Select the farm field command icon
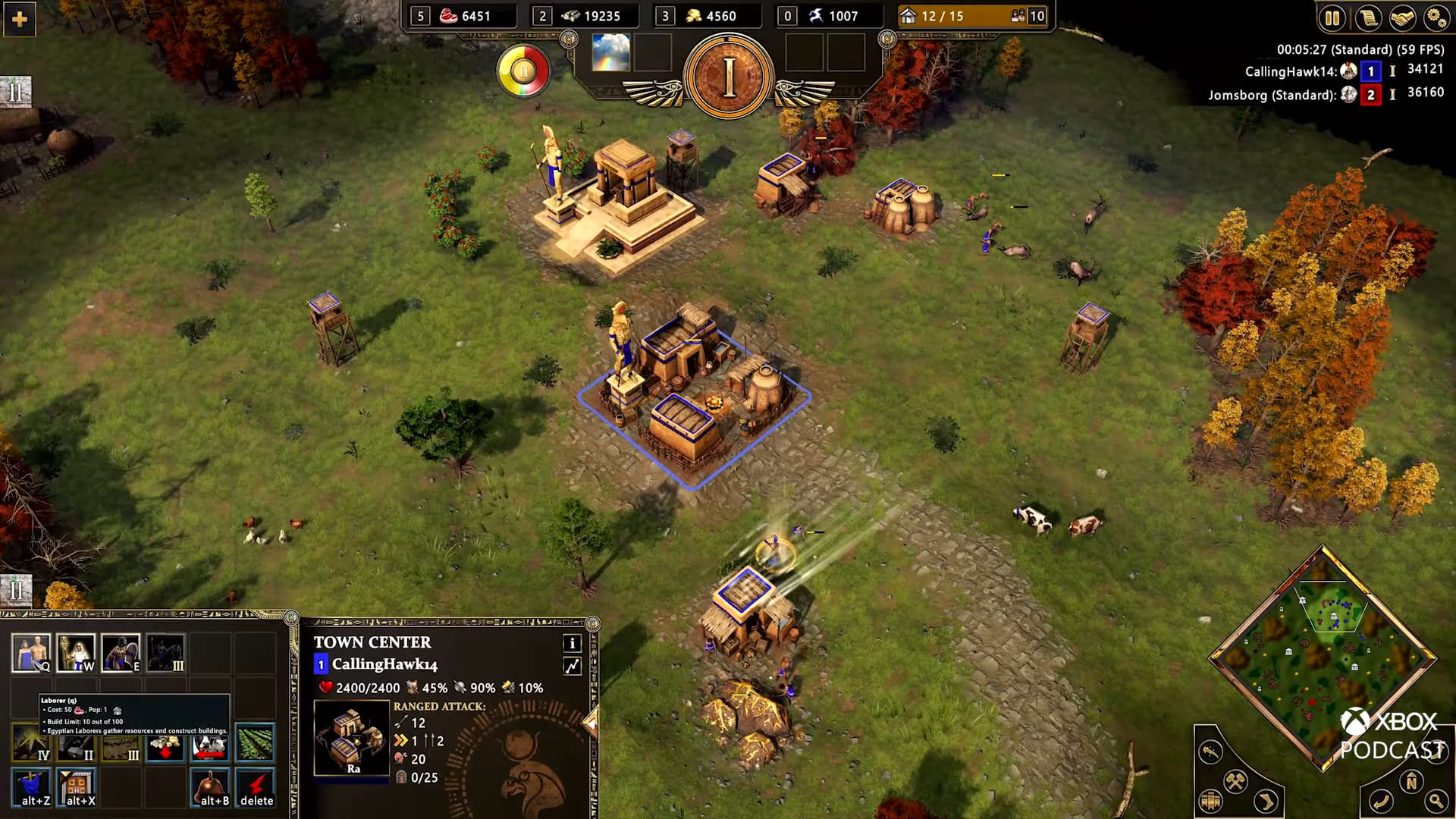Viewport: 1456px width, 819px height. [255, 742]
